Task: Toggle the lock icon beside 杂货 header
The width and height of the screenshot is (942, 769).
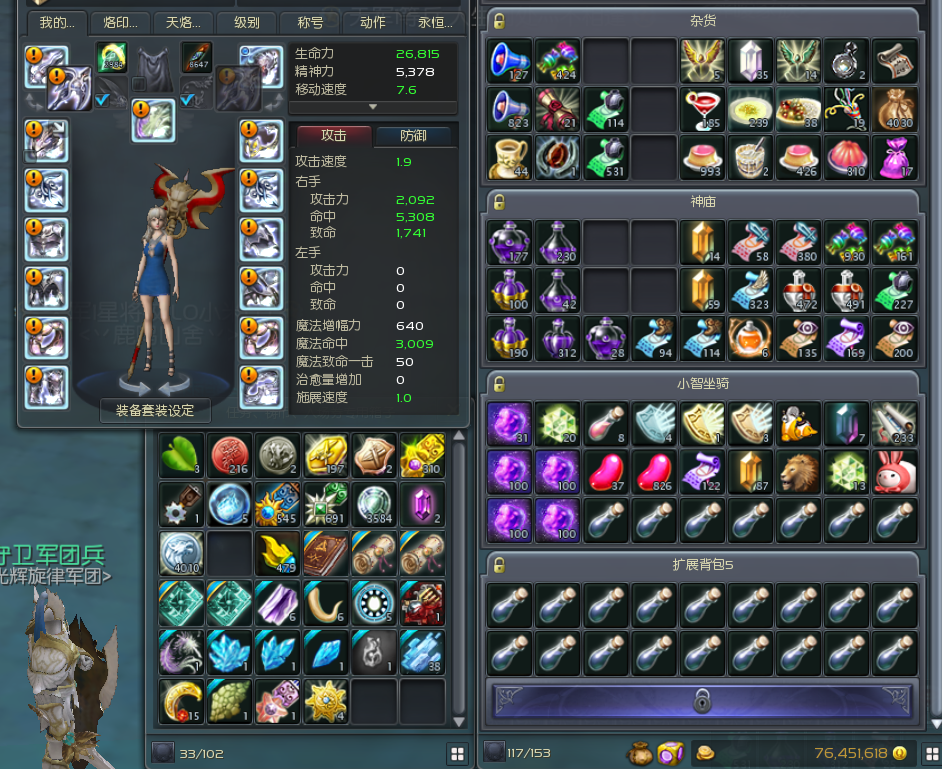Action: click(500, 21)
